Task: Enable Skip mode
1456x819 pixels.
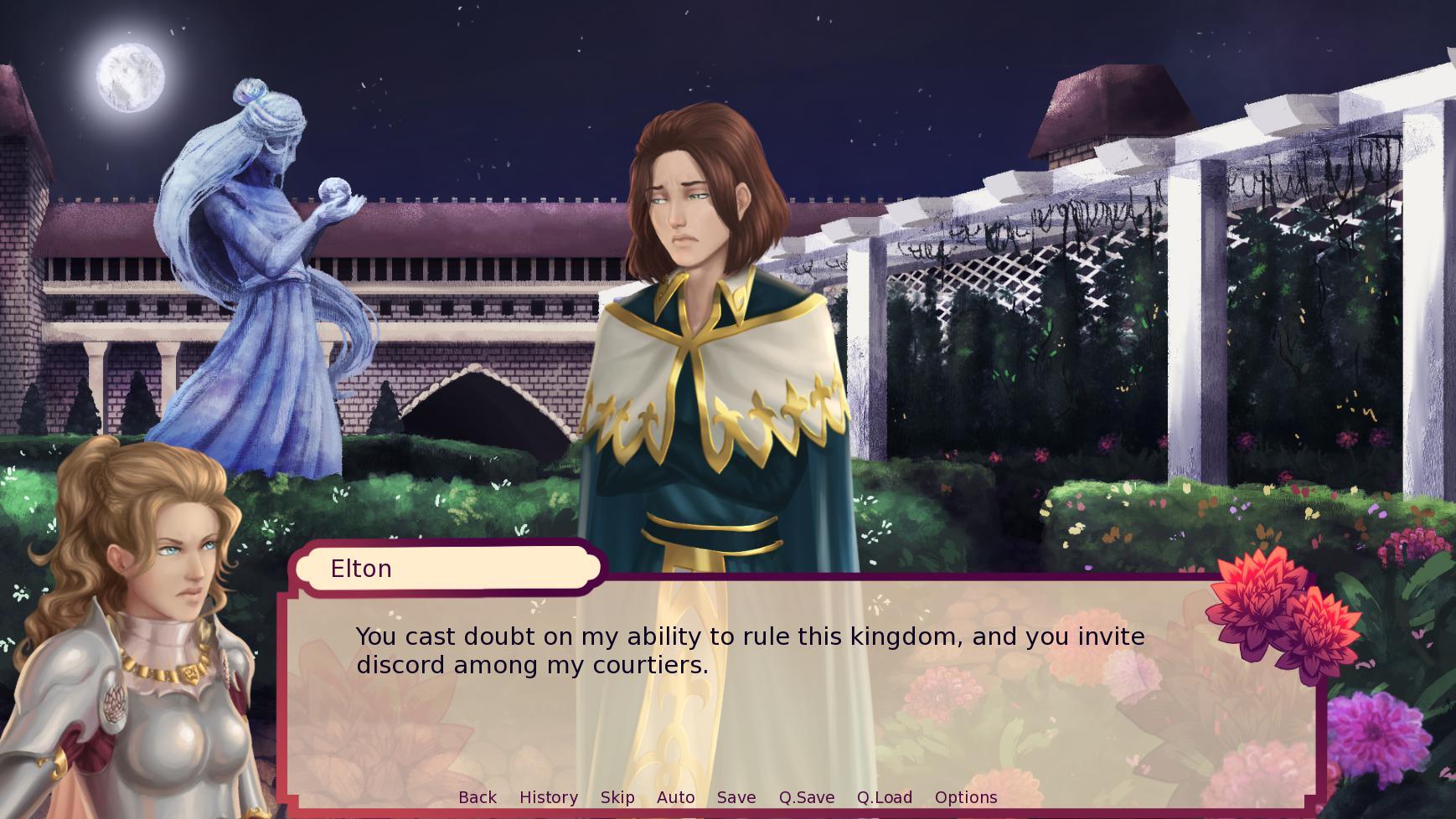Action: pos(617,797)
